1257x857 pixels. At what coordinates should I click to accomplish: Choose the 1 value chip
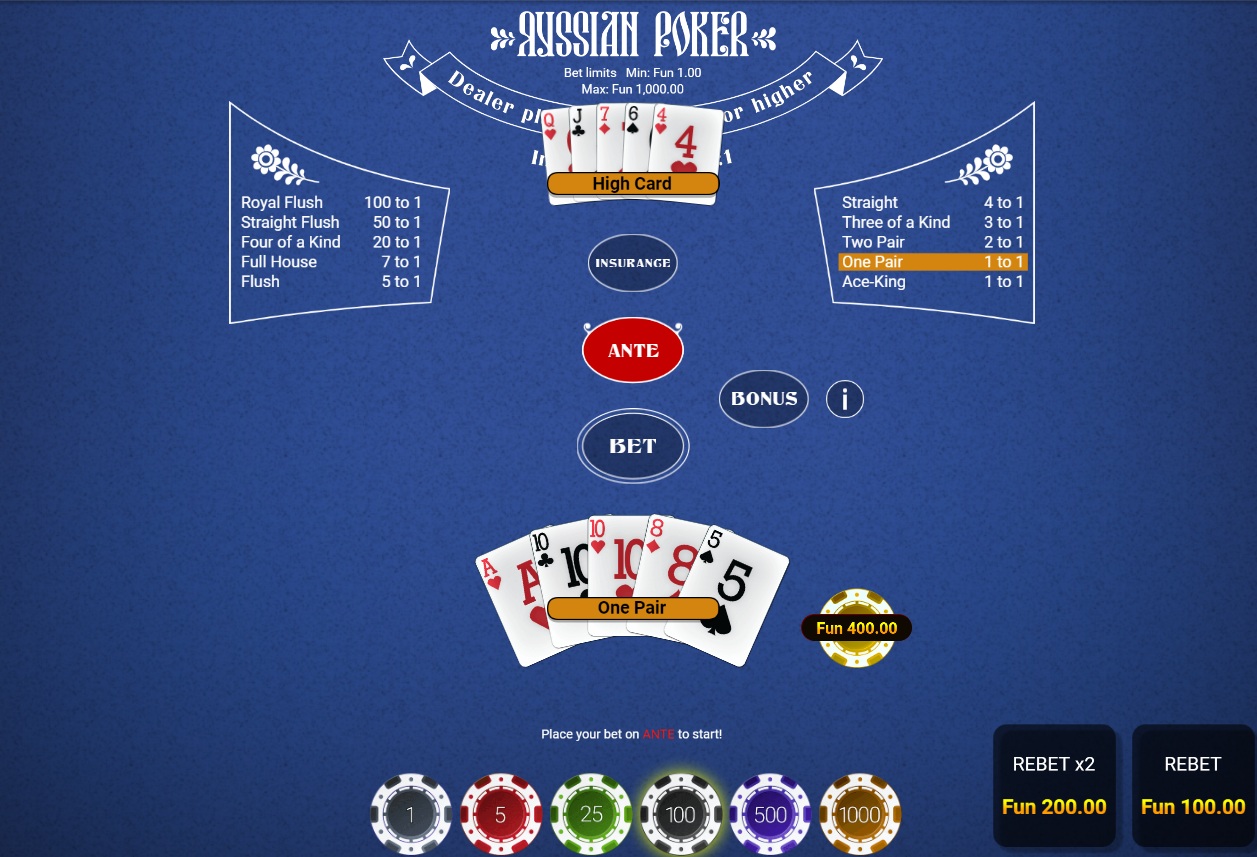coord(410,814)
